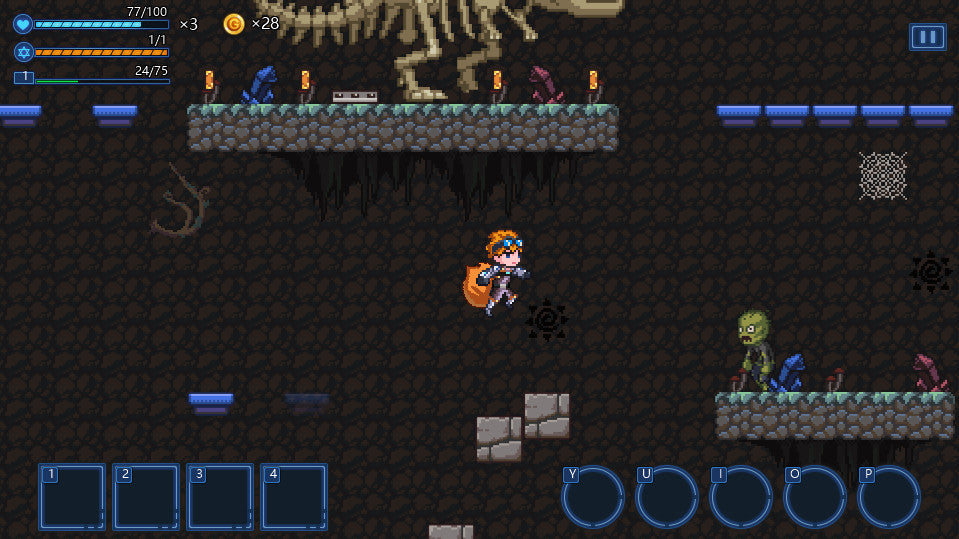The height and width of the screenshot is (539, 959).
Task: Activate the round skill slot labeled Y
Action: [593, 497]
